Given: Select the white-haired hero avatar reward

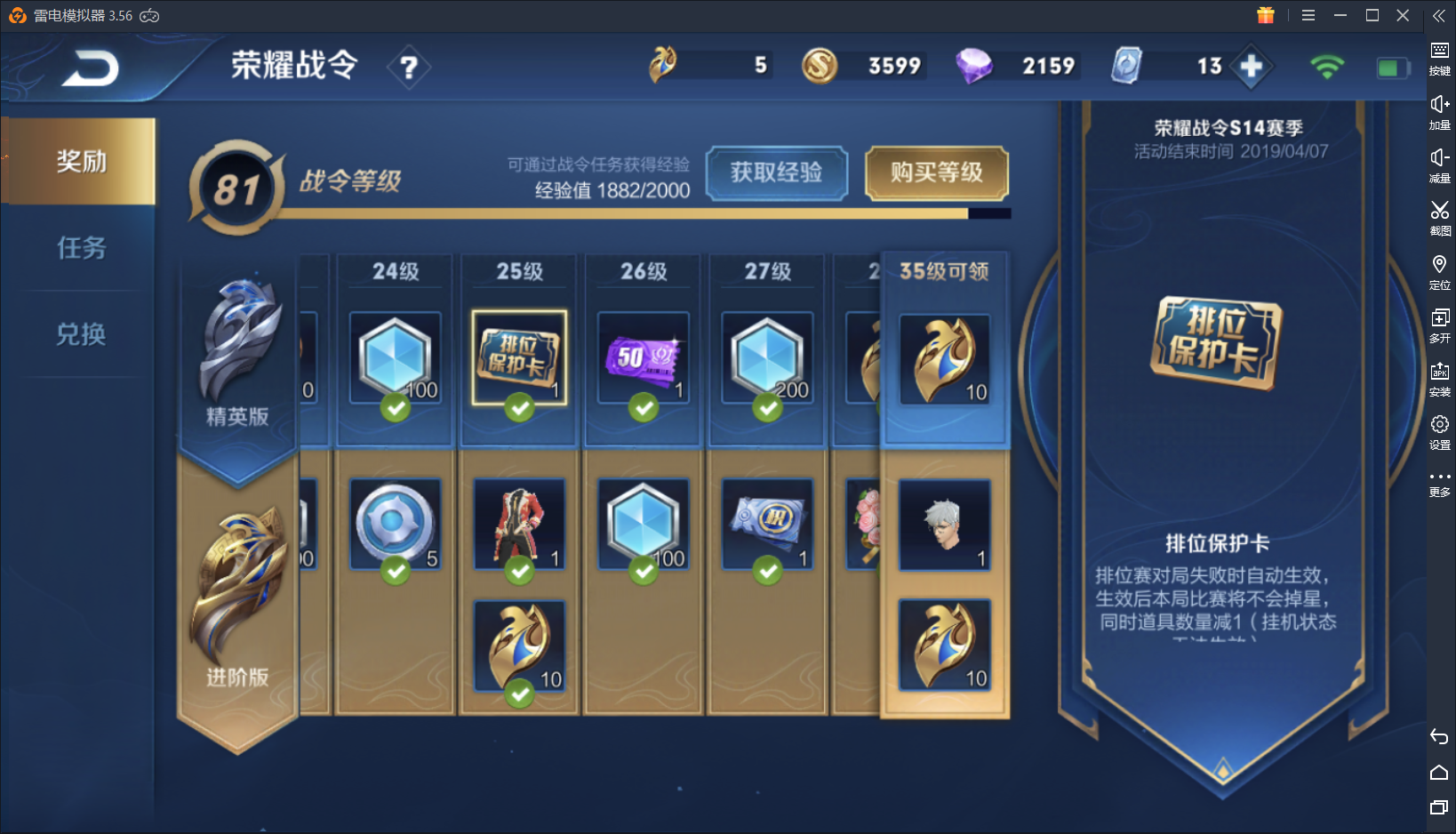Looking at the screenshot, I should [x=944, y=525].
